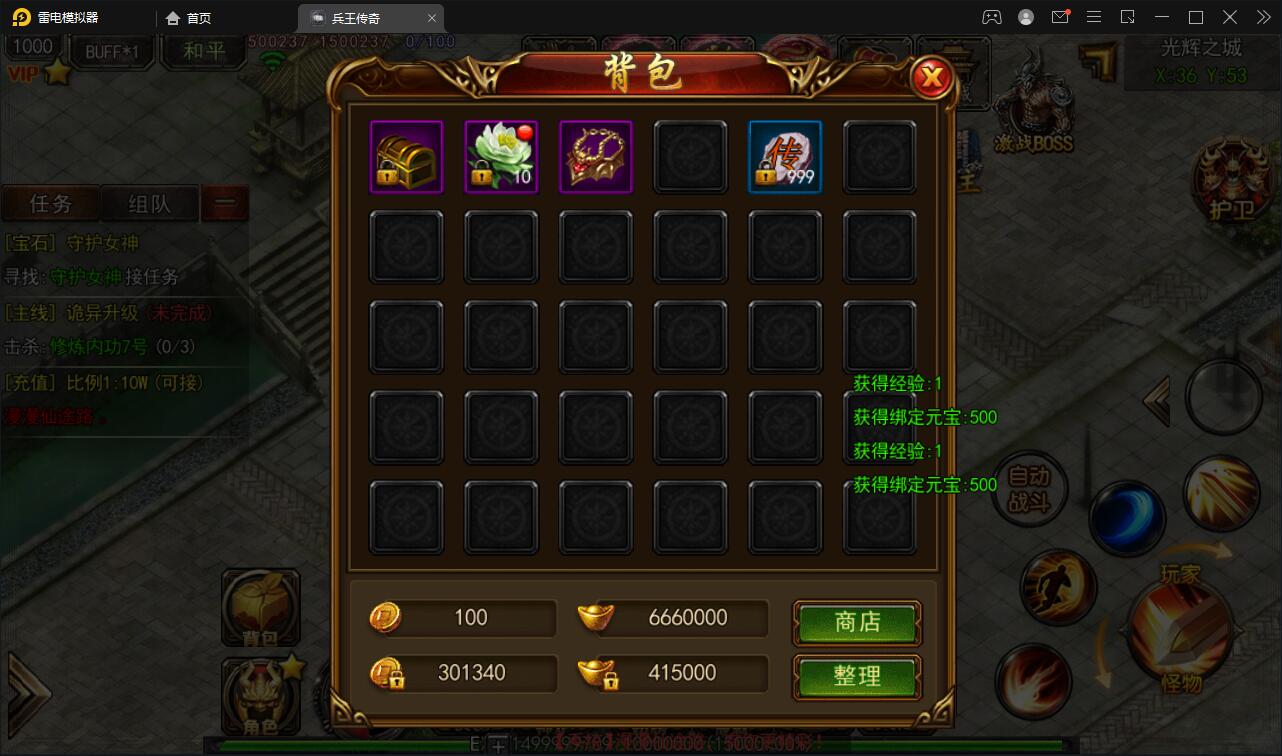Image resolution: width=1282 pixels, height=756 pixels.
Task: Click the 商店 shop button
Action: tap(856, 622)
